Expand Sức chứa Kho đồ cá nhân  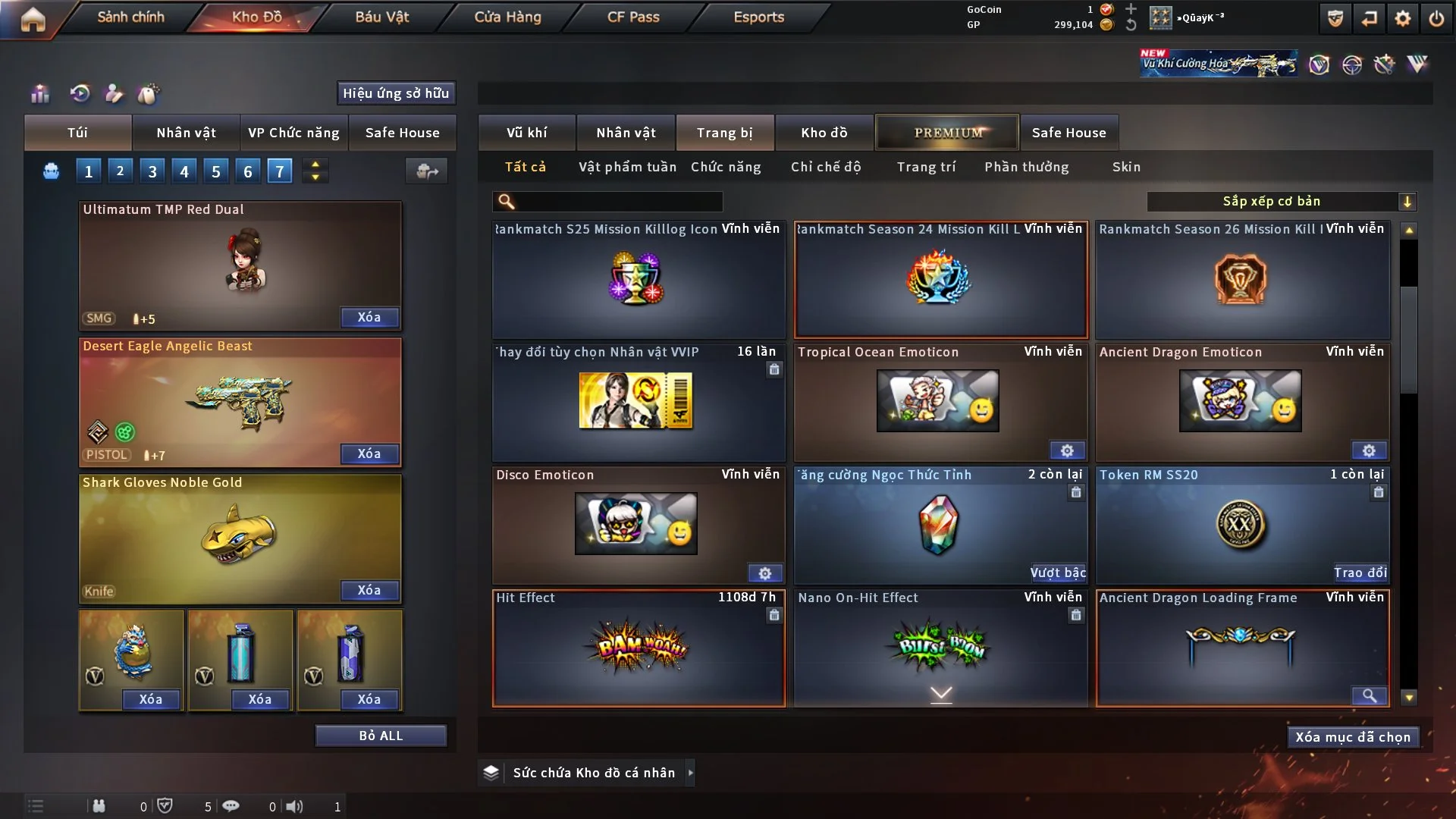(690, 773)
